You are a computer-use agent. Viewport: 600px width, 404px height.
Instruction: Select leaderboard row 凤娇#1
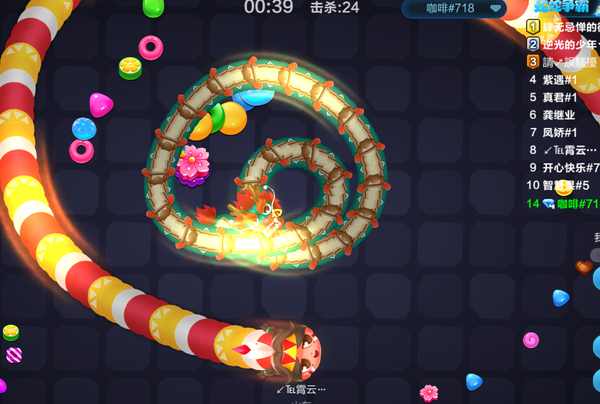560,133
